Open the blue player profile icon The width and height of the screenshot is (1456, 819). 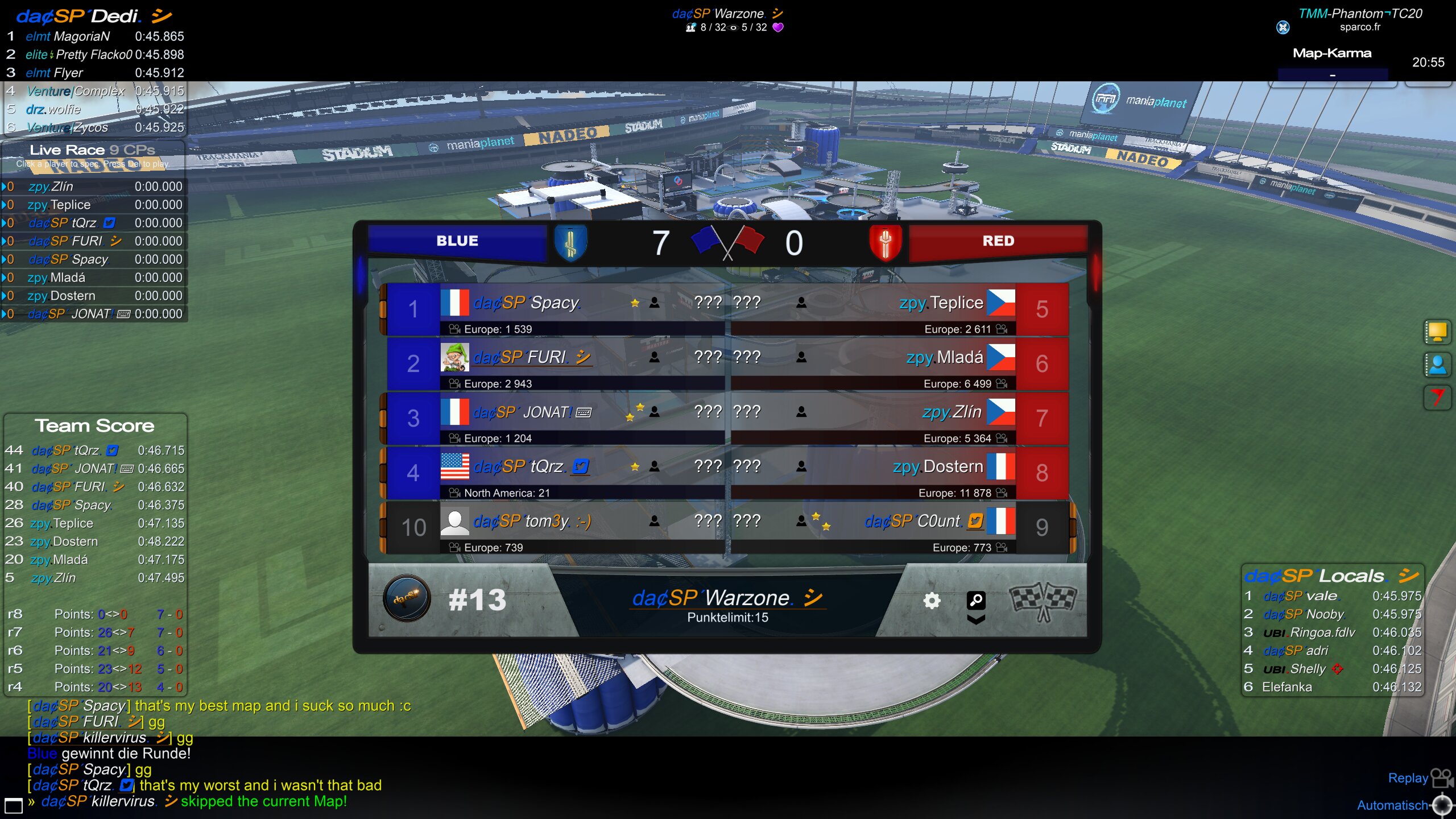pos(1437,365)
